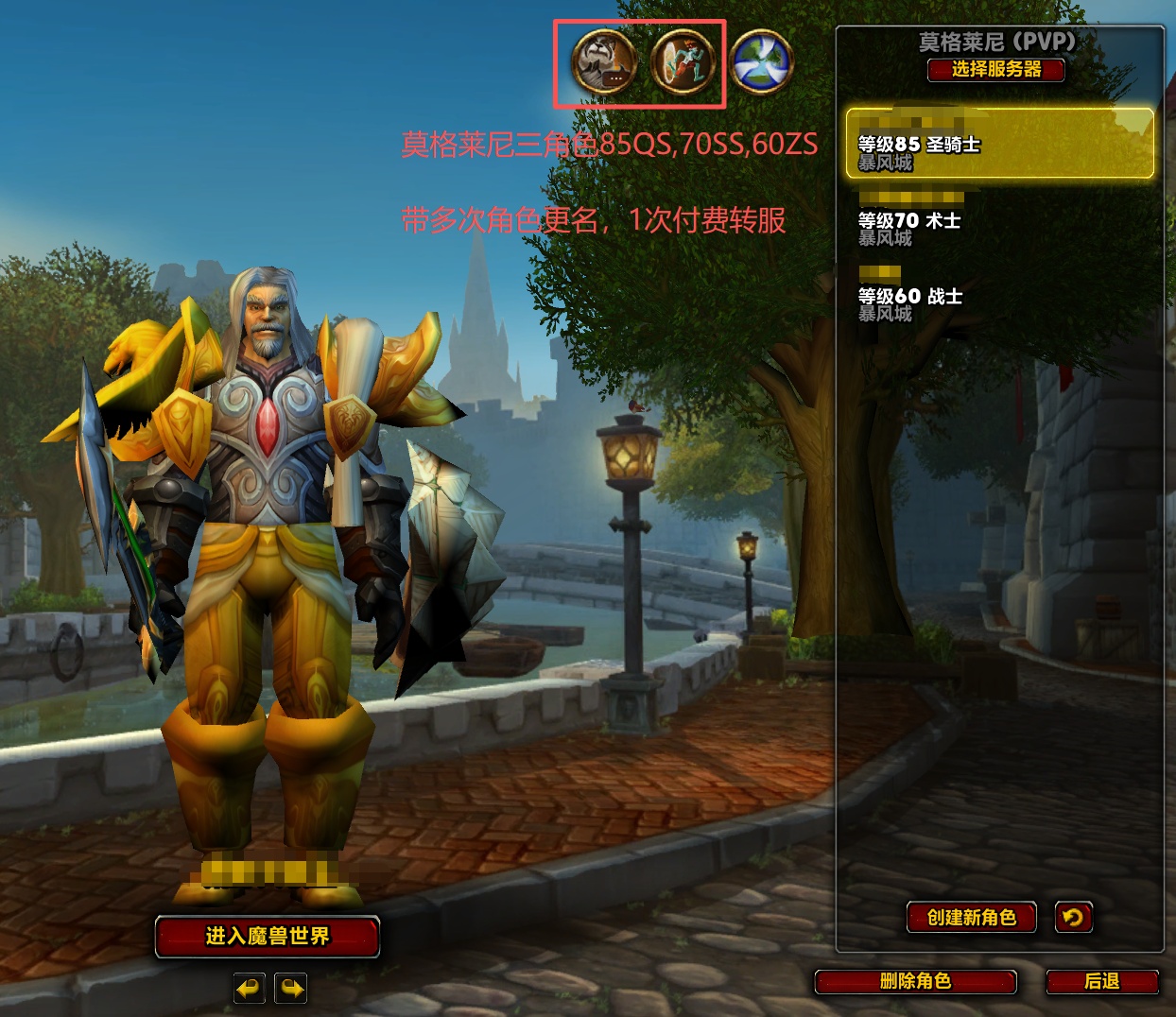Click the 删除角色 delete button
The width and height of the screenshot is (1176, 1017).
[x=915, y=981]
